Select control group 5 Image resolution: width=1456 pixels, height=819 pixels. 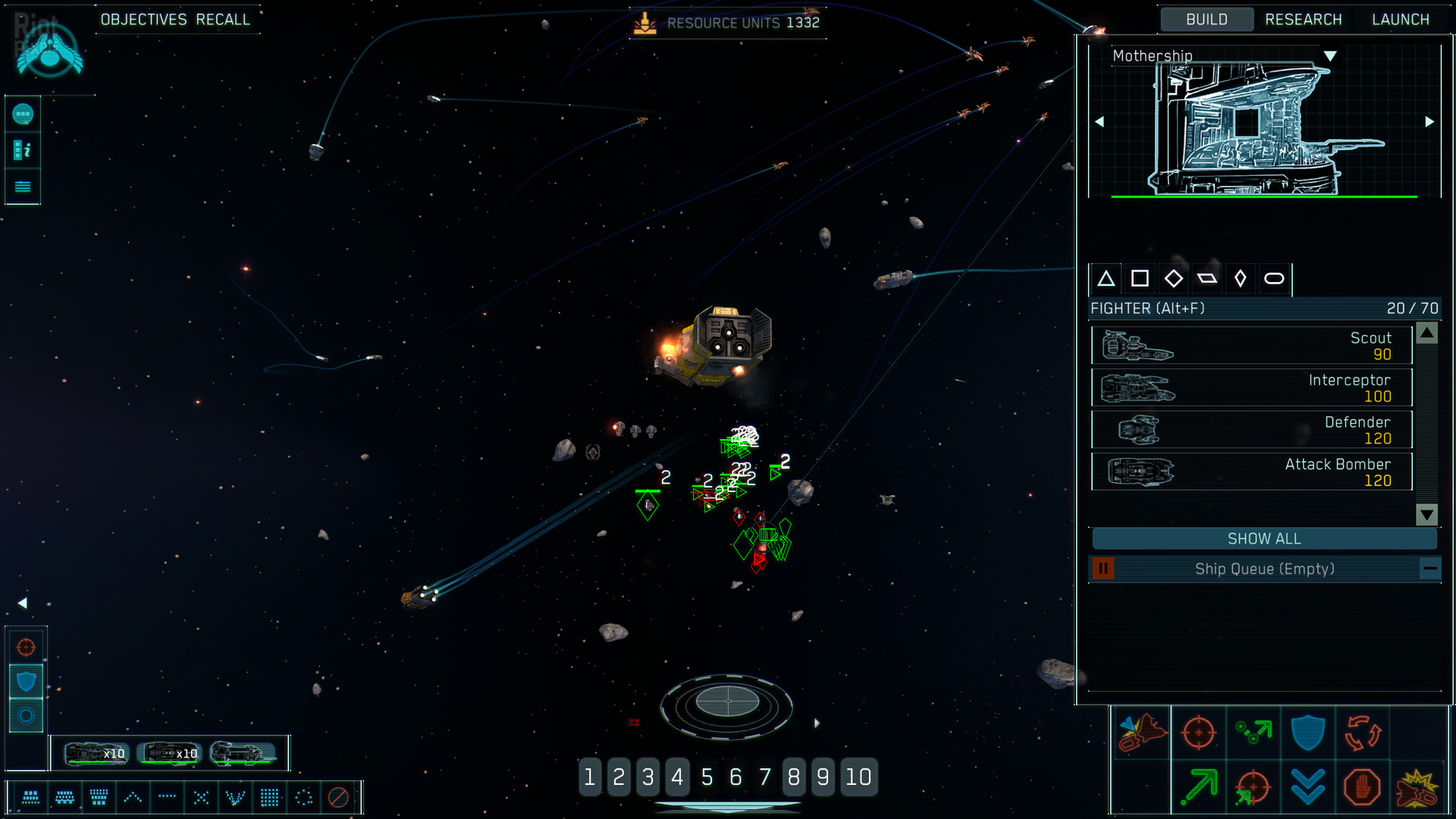point(707,777)
